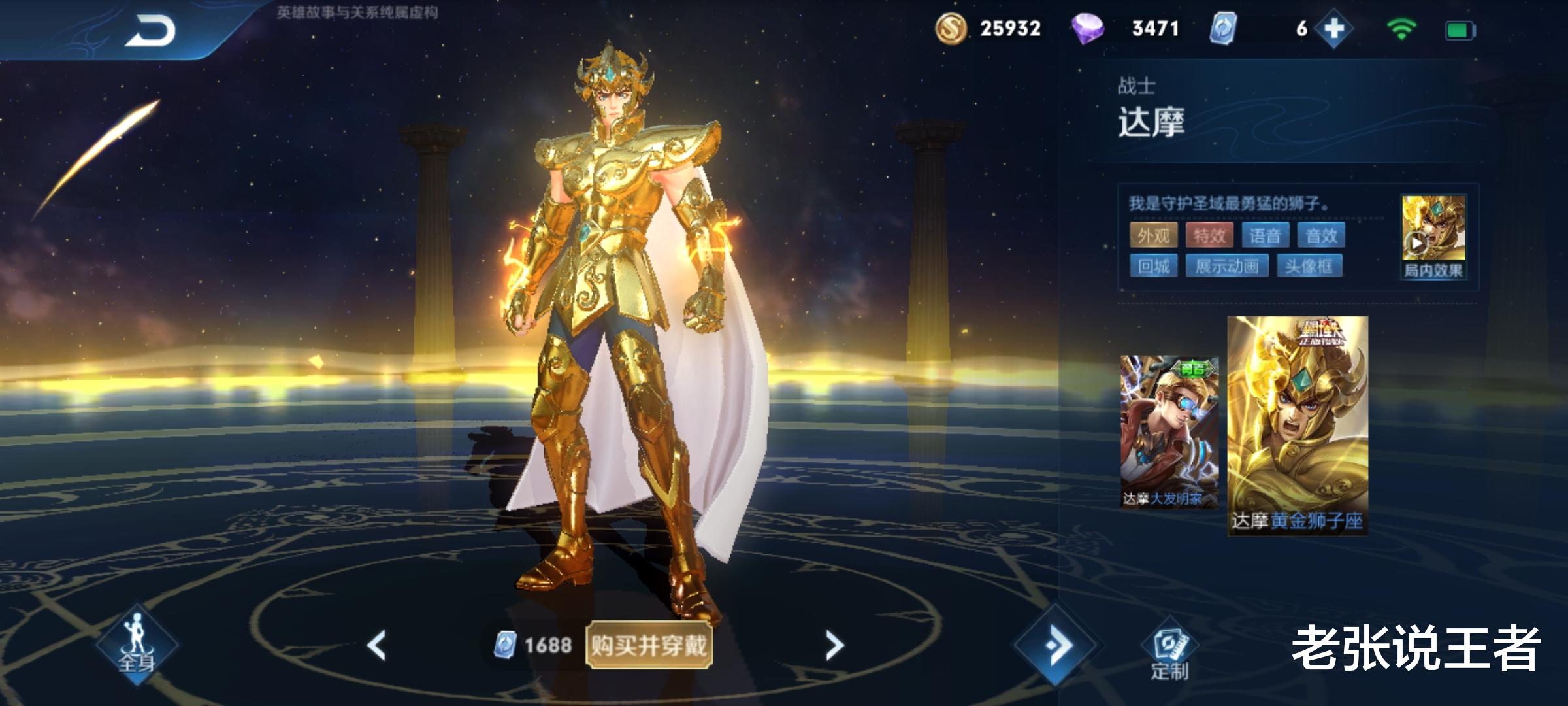
Task: Click 购买并穿戴 to buy and equip
Action: click(x=648, y=645)
